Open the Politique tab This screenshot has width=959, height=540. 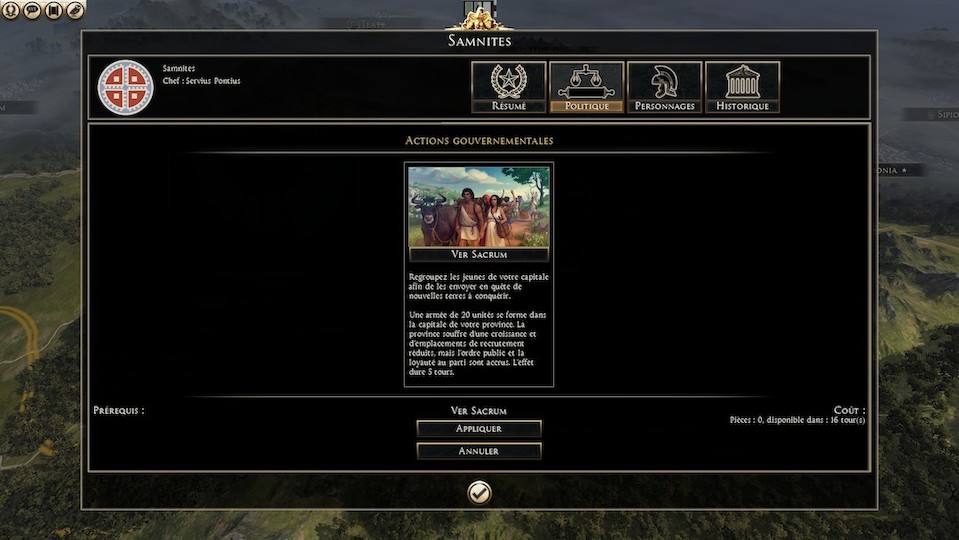point(586,87)
